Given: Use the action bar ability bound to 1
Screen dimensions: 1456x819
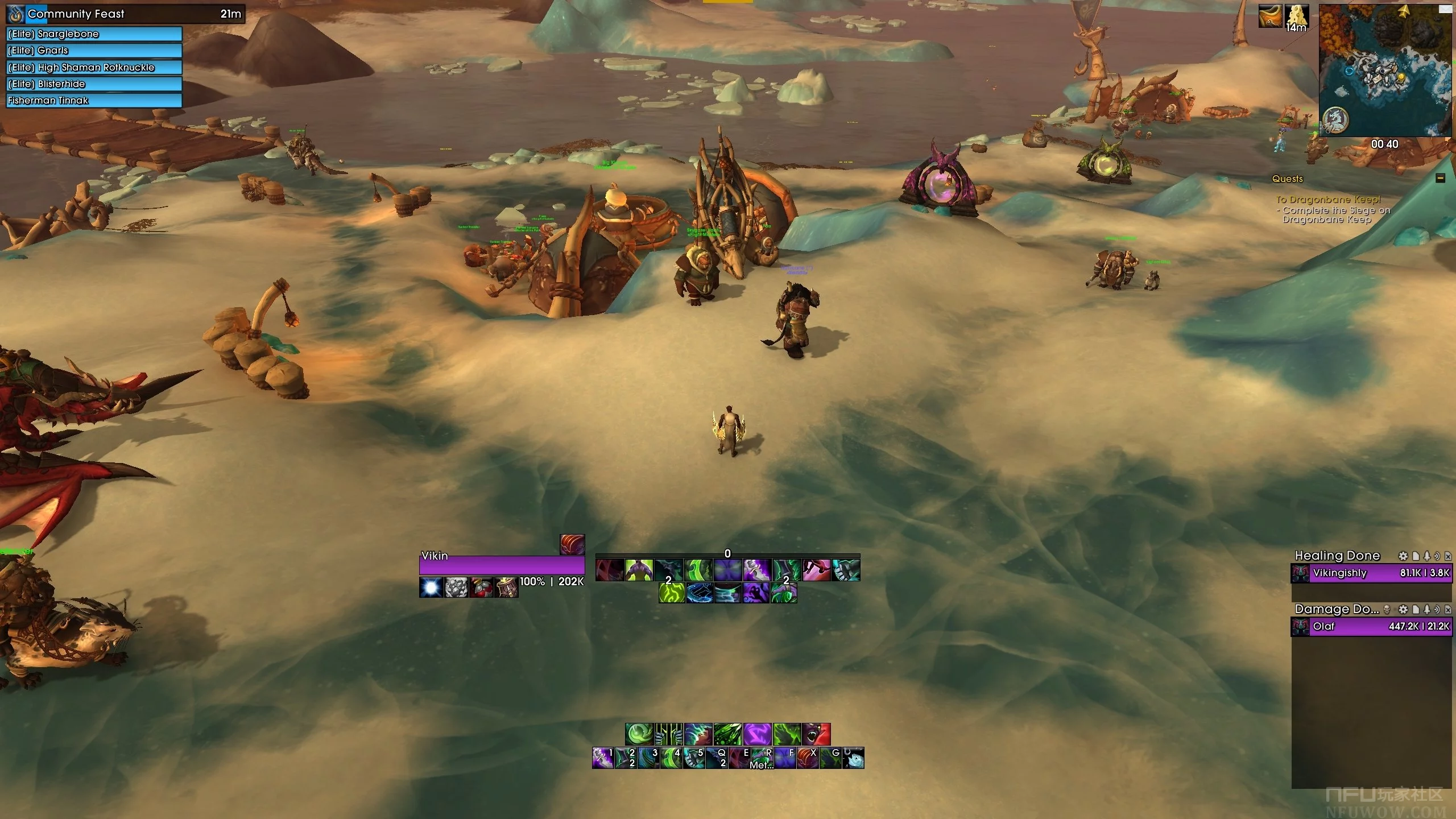Looking at the screenshot, I should (603, 758).
